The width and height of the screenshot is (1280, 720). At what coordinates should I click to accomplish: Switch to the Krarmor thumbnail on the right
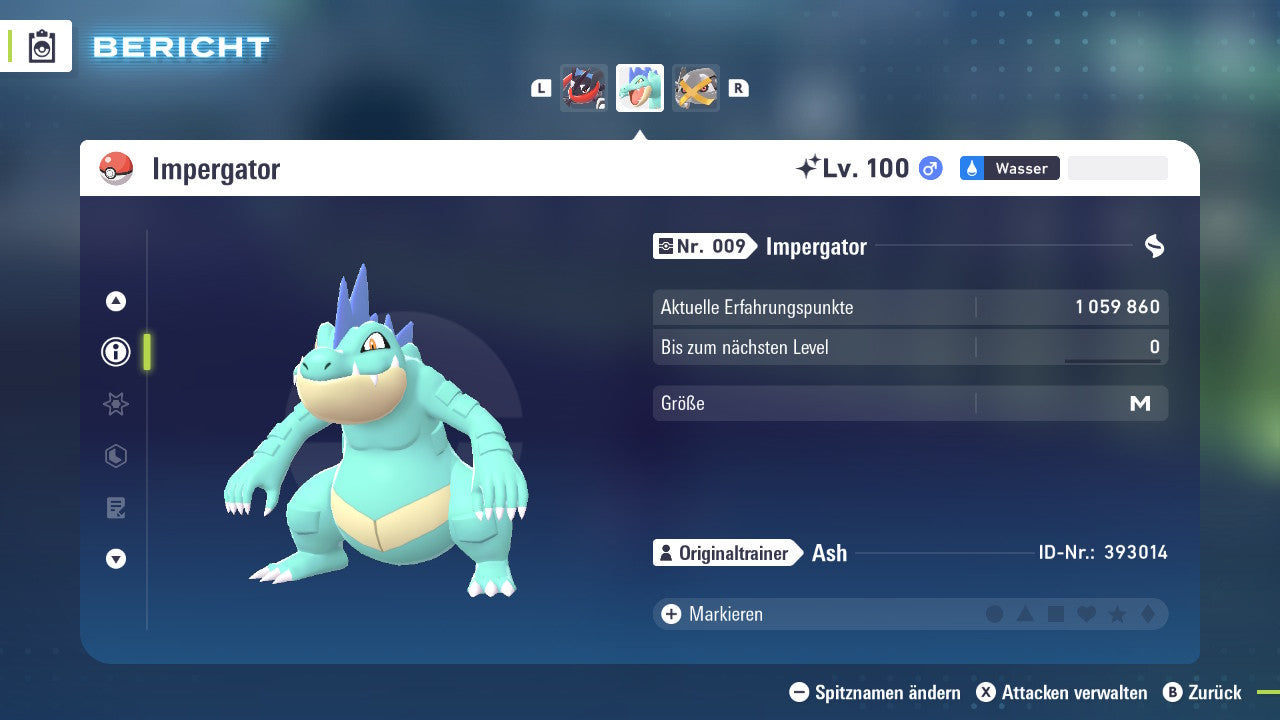pos(696,88)
